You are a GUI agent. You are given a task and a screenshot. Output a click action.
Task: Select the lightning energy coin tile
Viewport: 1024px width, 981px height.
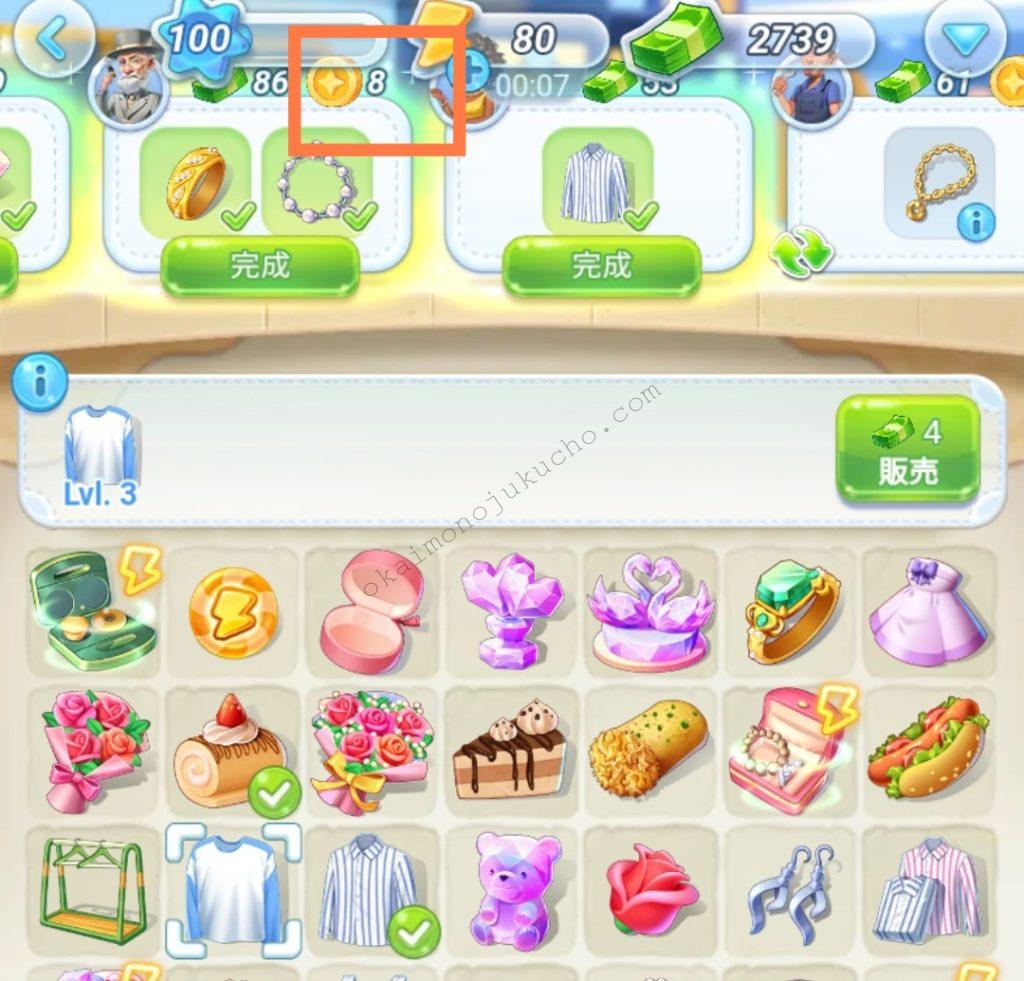234,612
